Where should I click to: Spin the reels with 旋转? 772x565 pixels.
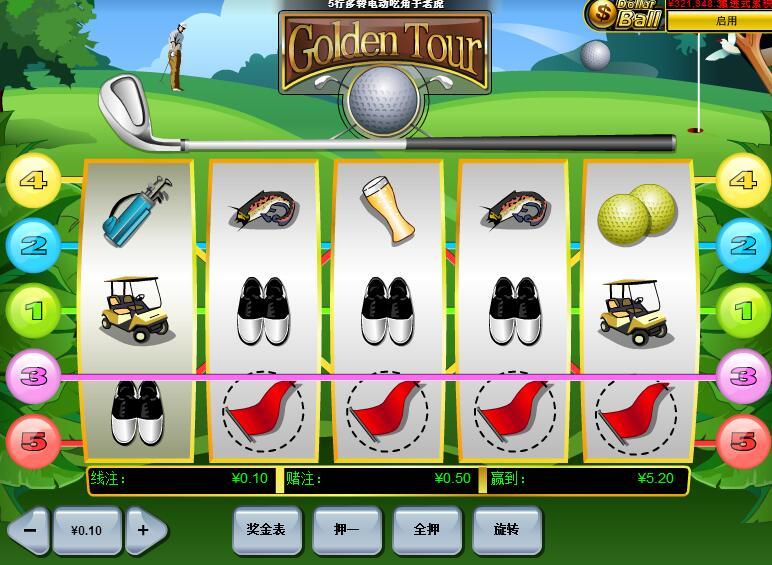(x=507, y=530)
